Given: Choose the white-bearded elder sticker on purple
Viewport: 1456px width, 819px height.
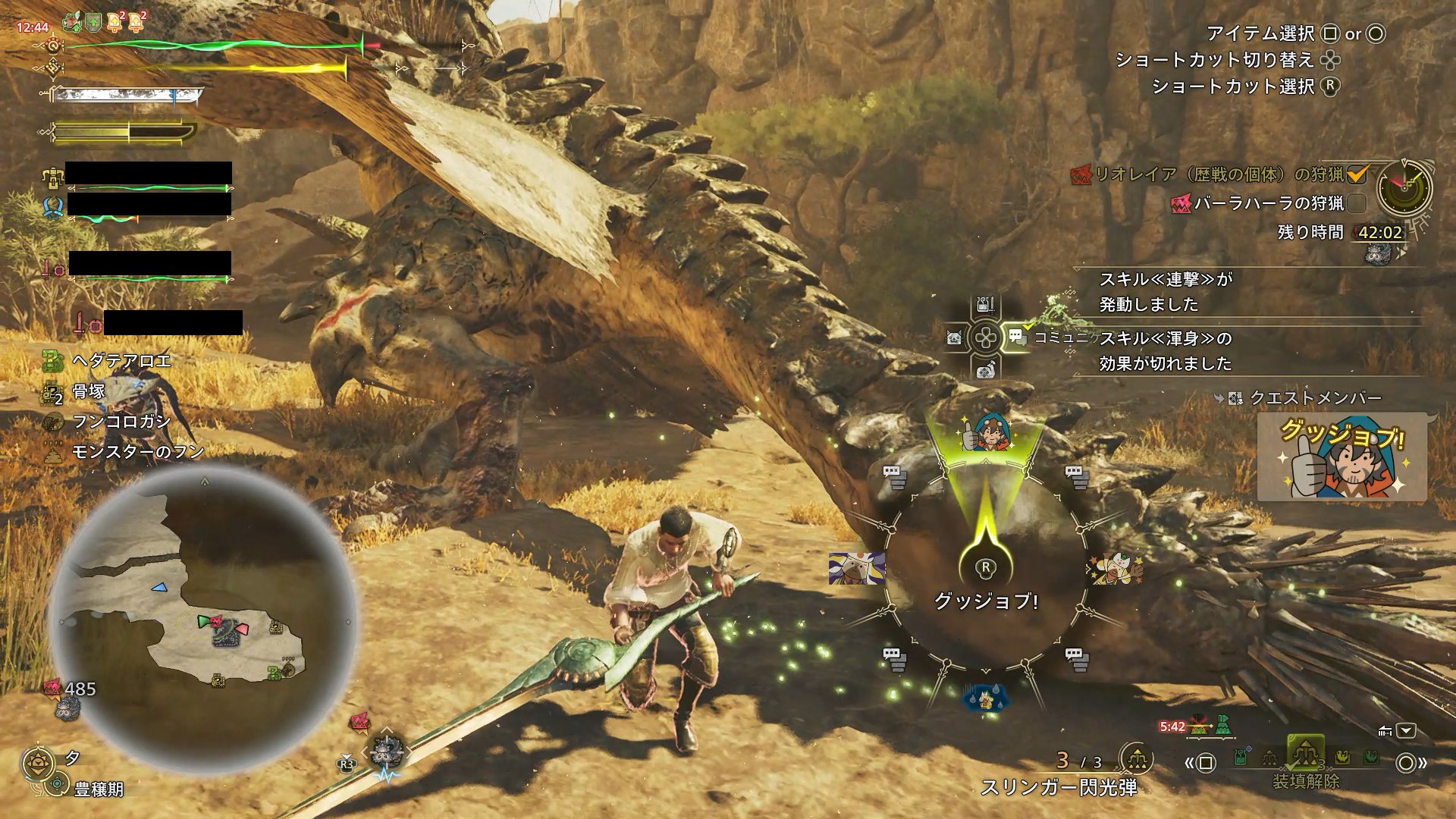Looking at the screenshot, I should pyautogui.click(x=857, y=567).
